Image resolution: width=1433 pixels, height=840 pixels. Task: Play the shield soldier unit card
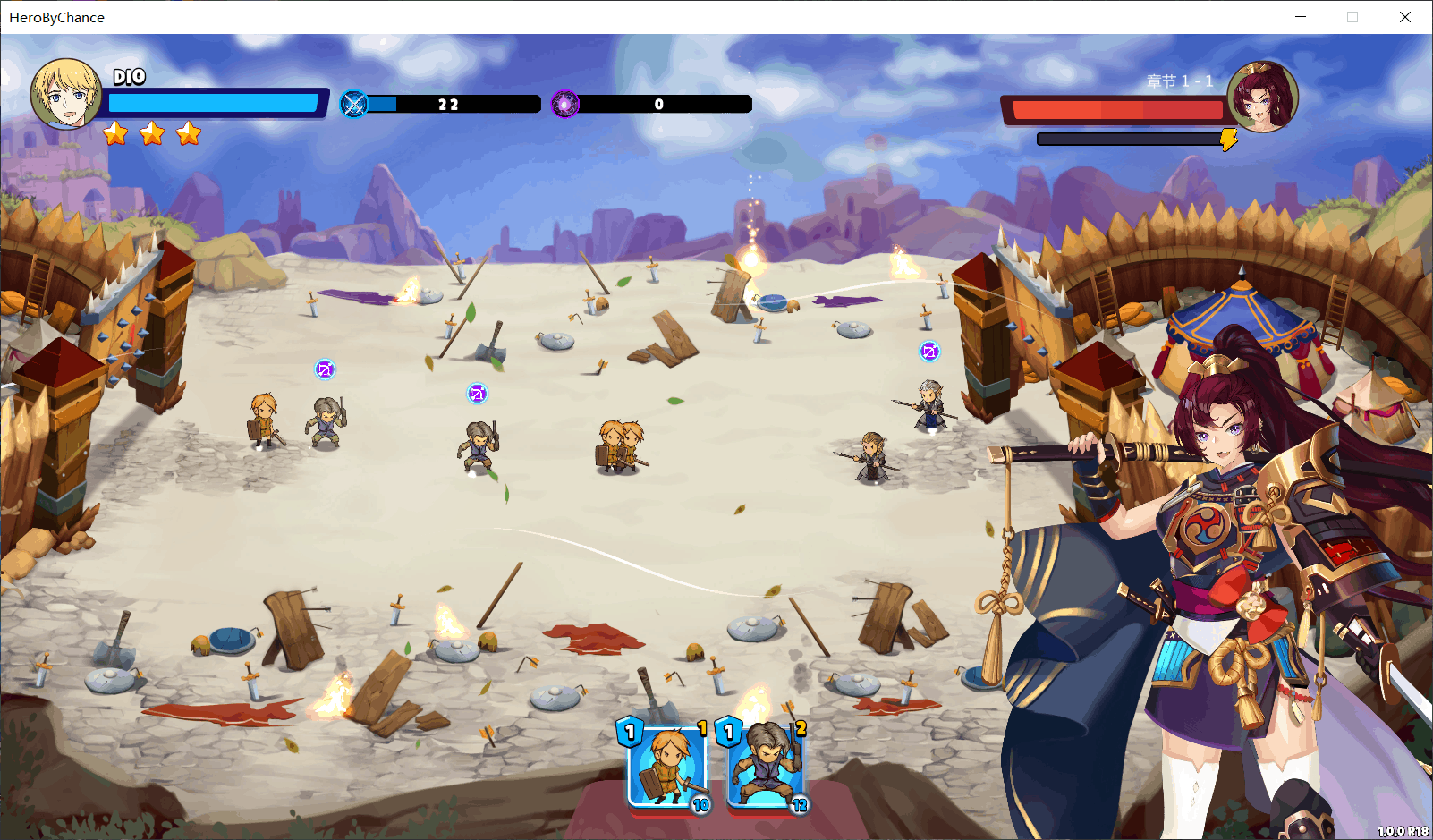666,767
